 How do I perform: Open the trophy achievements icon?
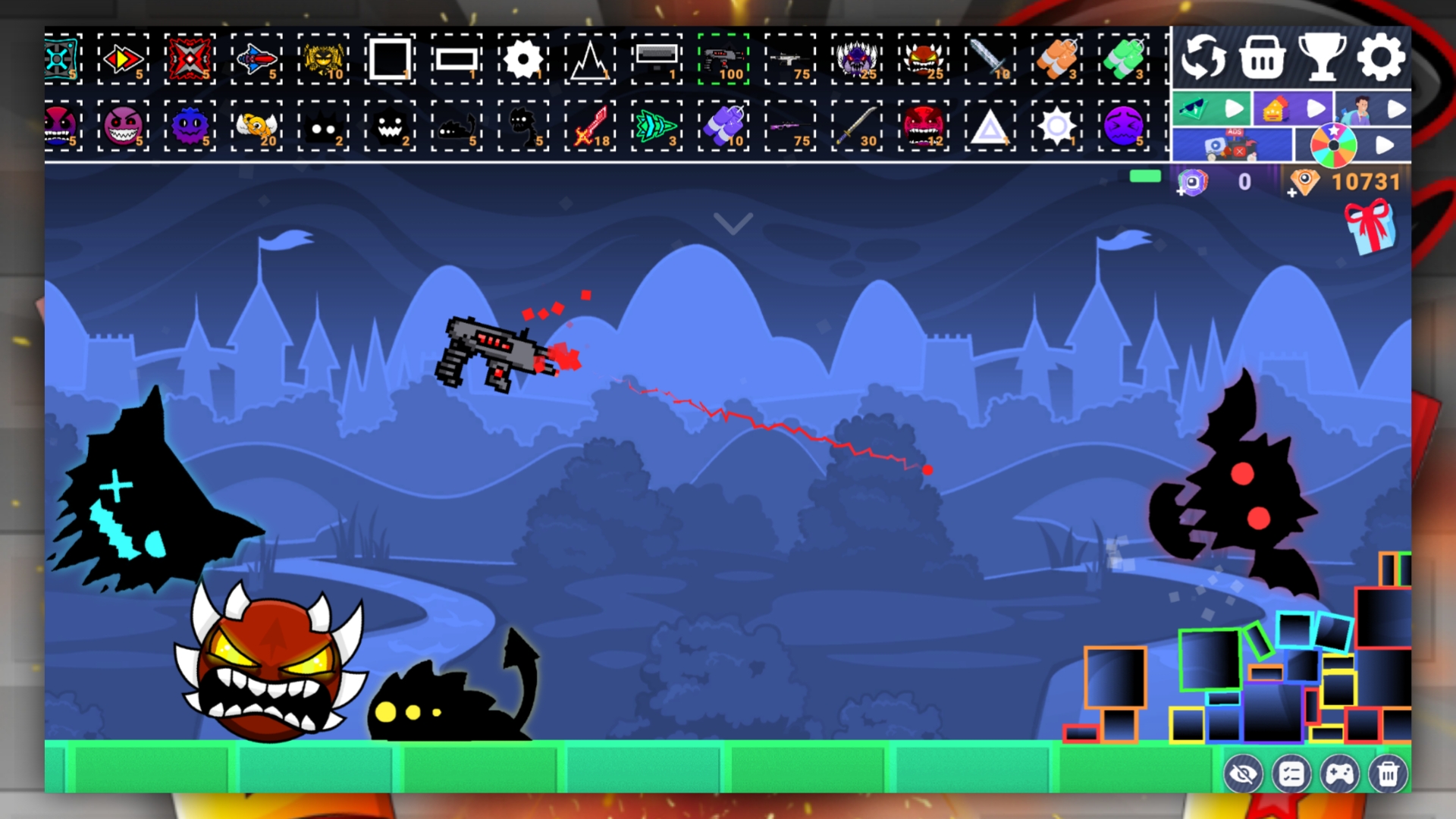coord(1324,56)
